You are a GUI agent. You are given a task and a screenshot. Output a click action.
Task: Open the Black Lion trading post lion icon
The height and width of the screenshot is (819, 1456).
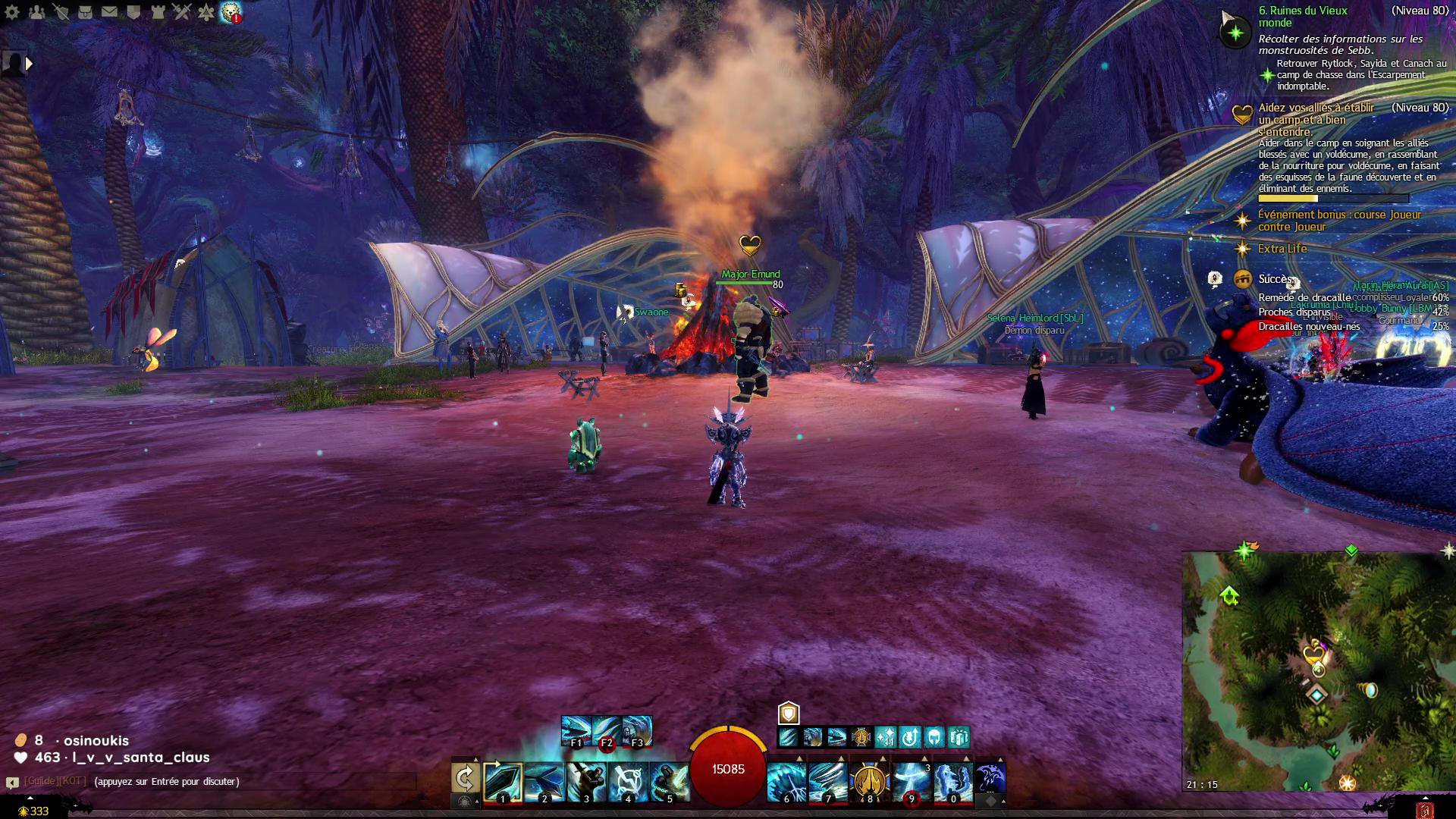(230, 11)
